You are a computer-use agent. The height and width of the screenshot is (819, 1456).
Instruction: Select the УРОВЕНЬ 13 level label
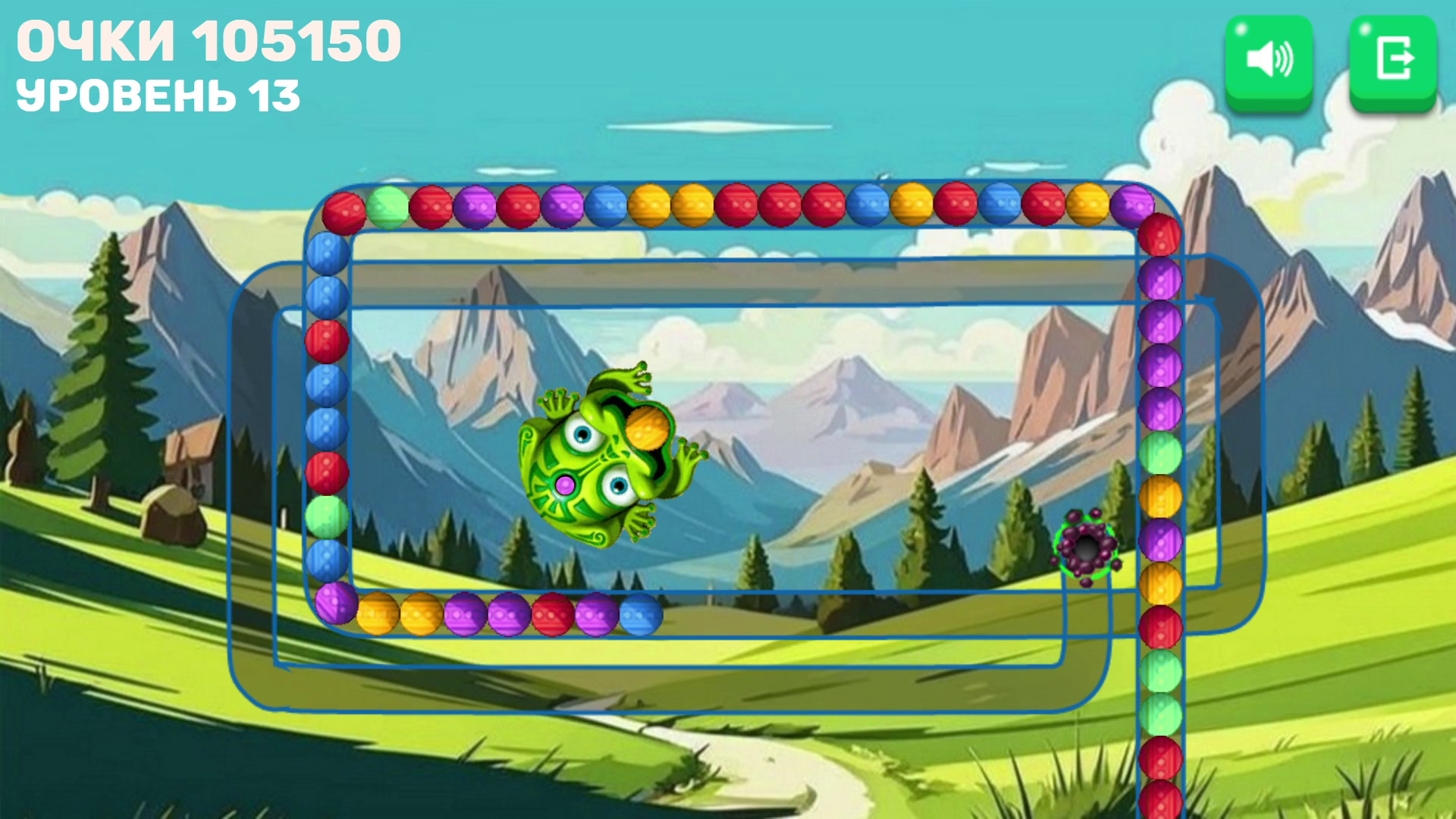tap(159, 95)
